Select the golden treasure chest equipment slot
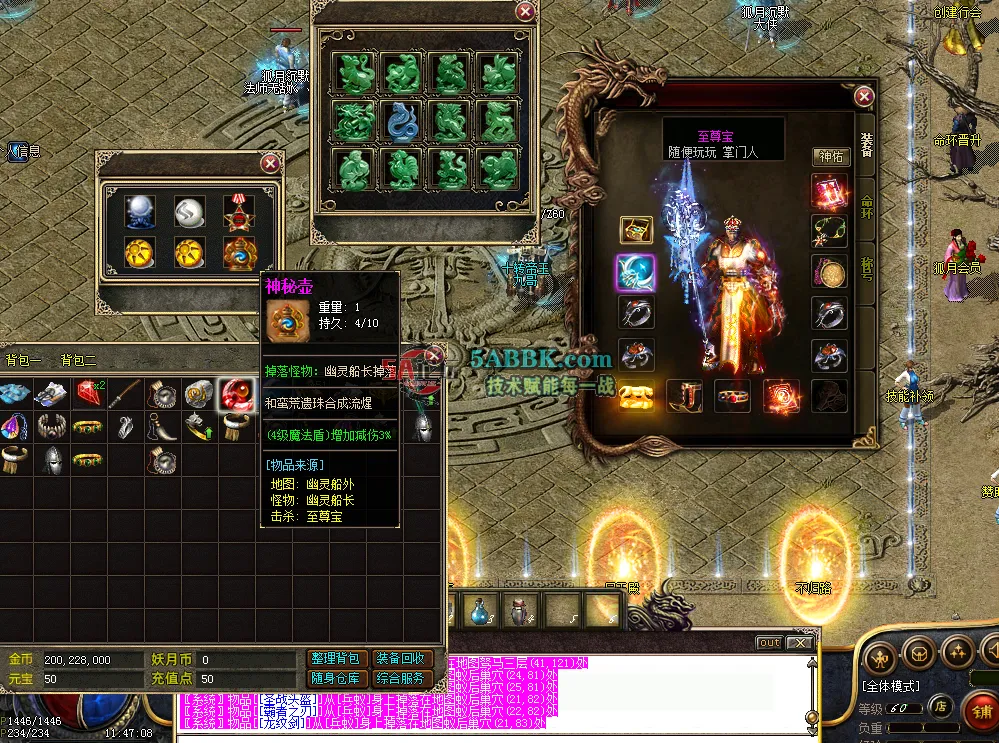 [x=636, y=231]
